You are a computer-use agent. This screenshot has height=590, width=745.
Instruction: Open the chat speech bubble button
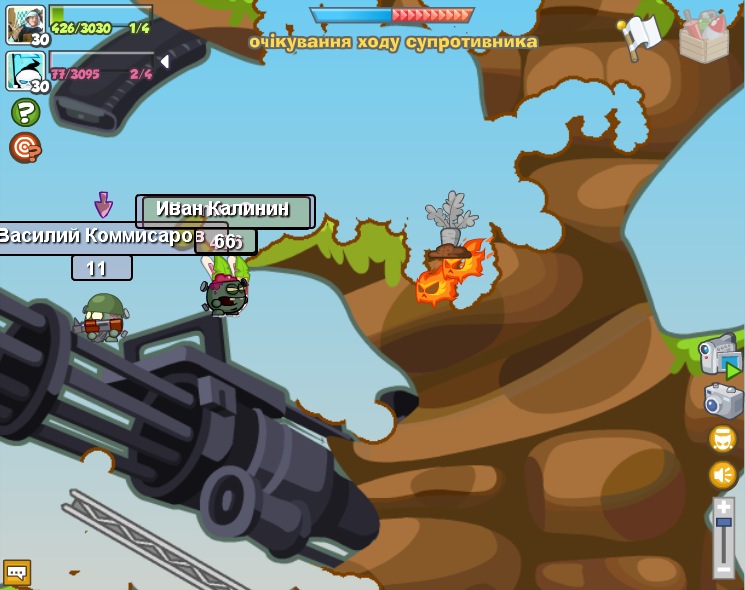17,572
